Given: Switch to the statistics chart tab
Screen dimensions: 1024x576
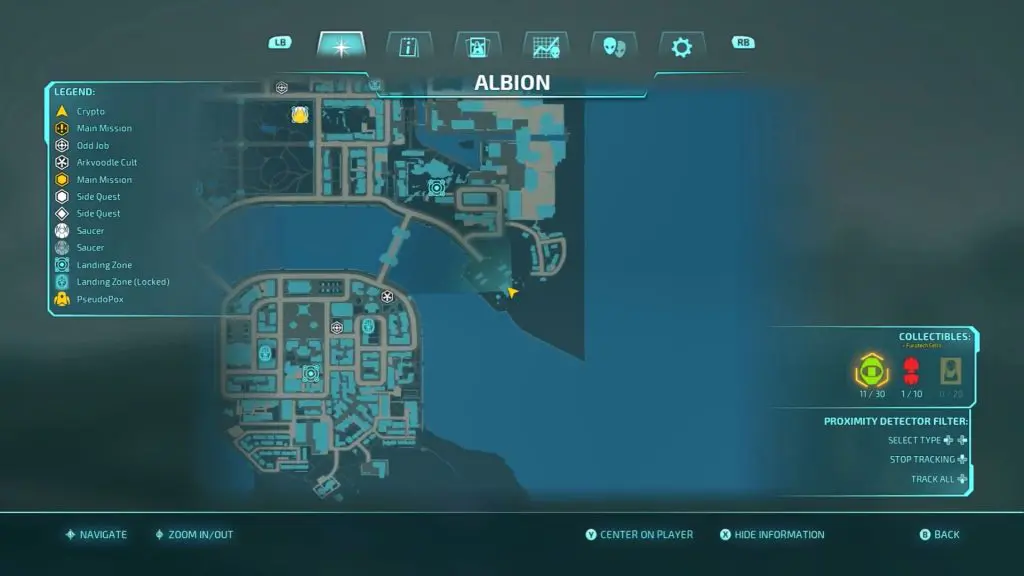Looking at the screenshot, I should tap(545, 46).
